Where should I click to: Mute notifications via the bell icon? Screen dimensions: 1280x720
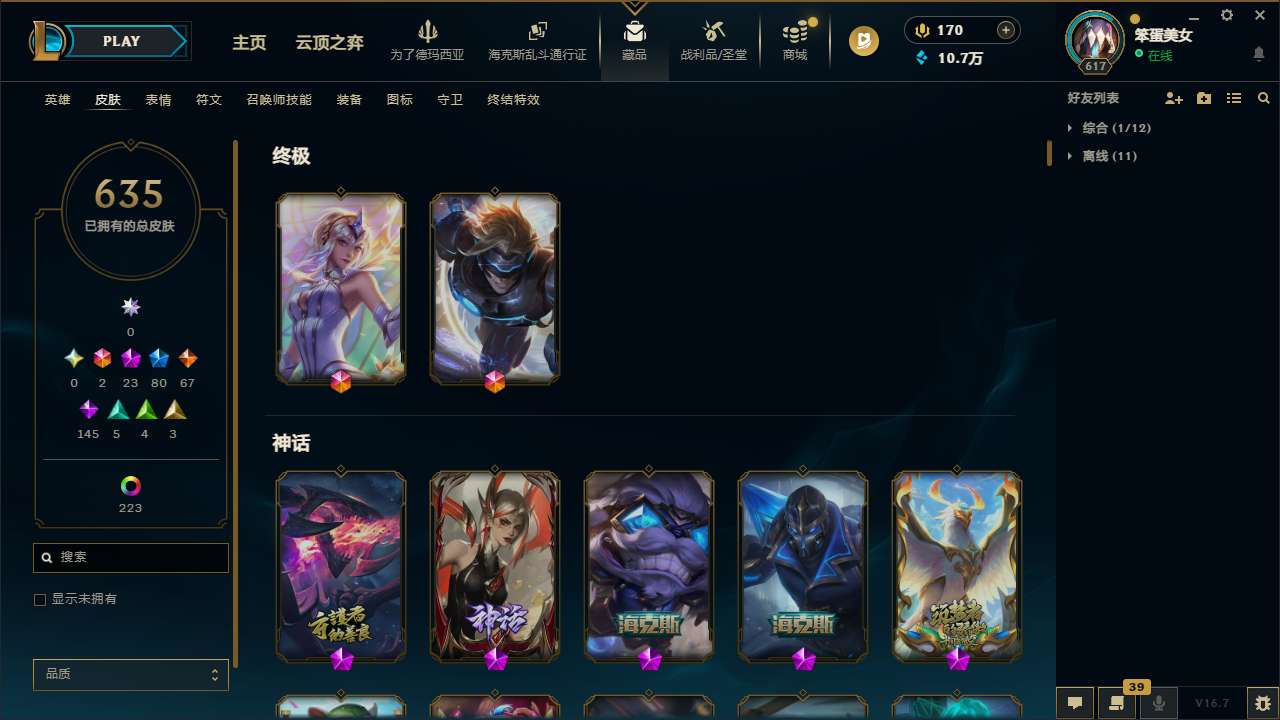point(1258,53)
